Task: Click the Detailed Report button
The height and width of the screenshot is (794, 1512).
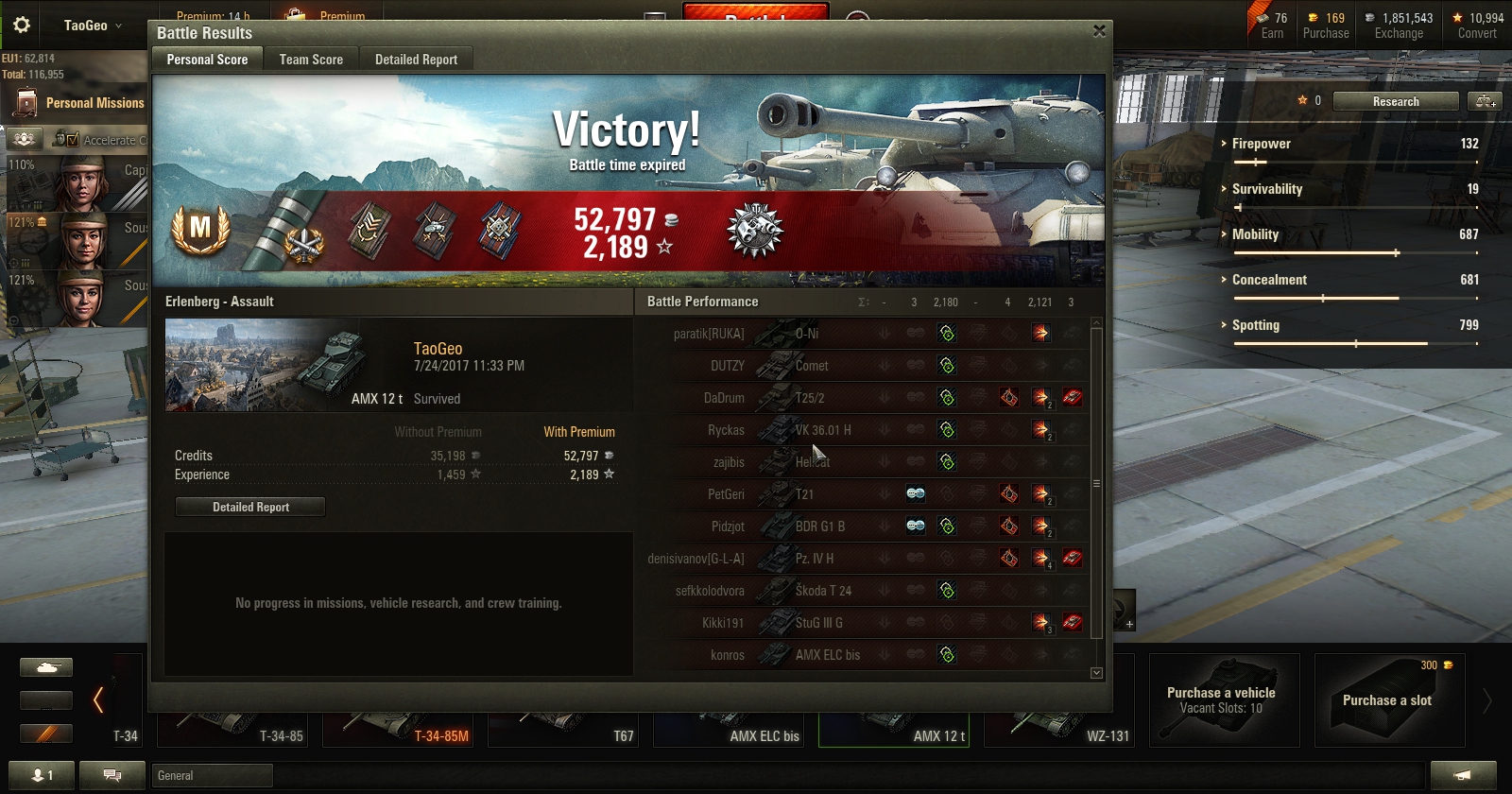Action: tap(250, 508)
